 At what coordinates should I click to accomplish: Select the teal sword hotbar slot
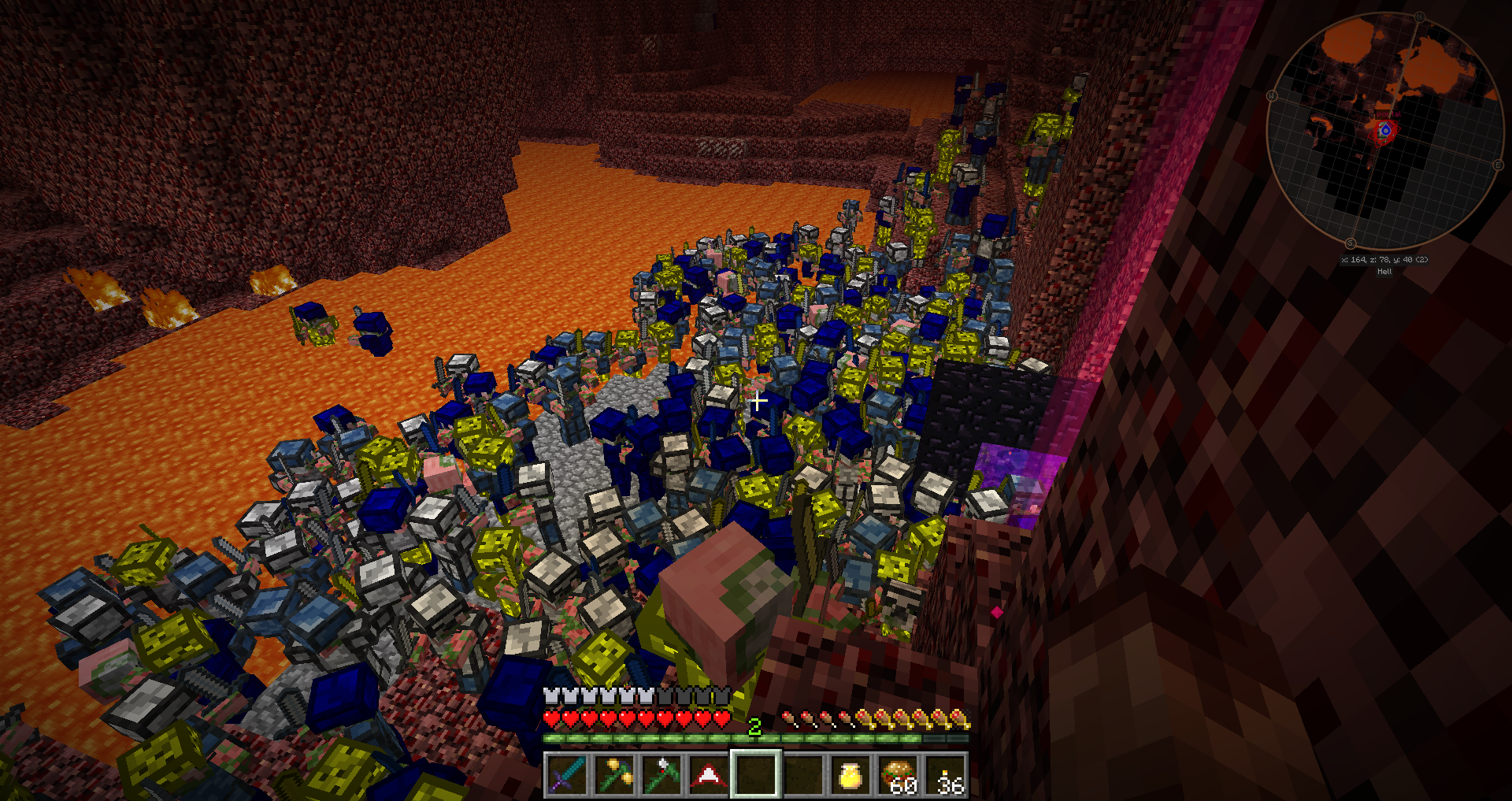pyautogui.click(x=566, y=774)
